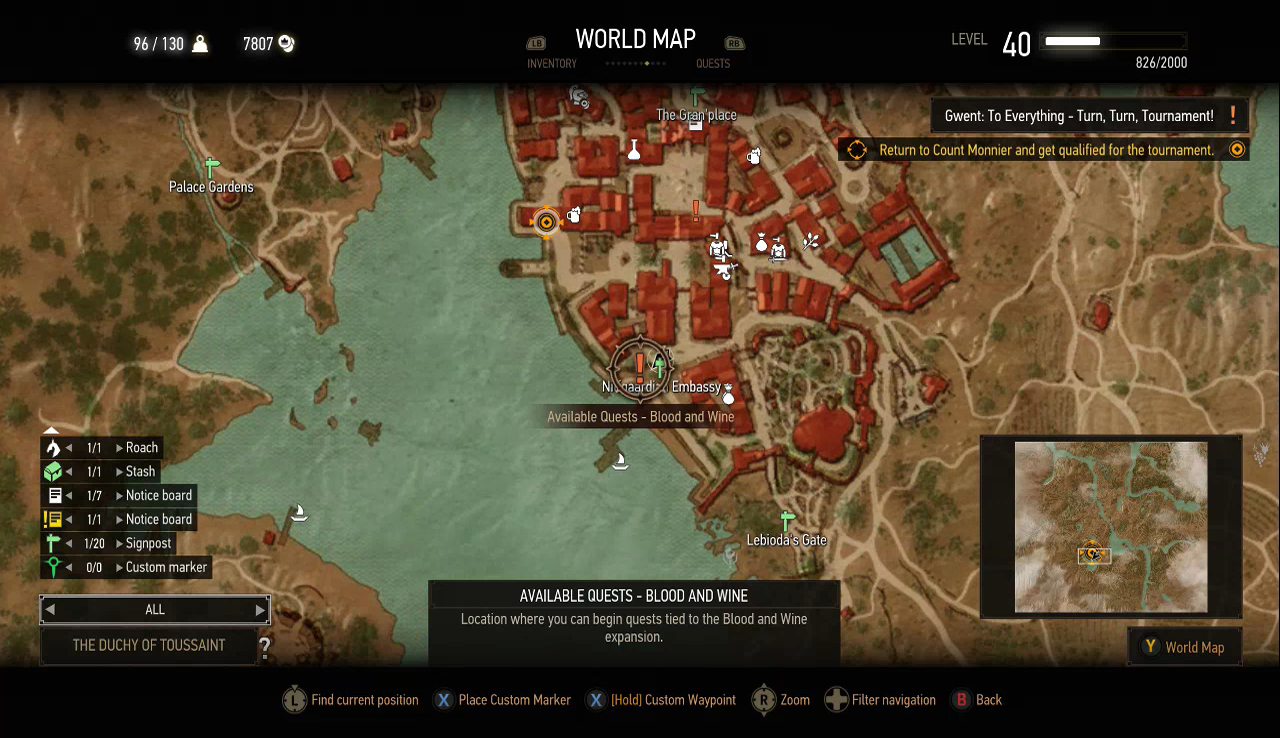Choose the Signpost filter entry

tap(148, 544)
